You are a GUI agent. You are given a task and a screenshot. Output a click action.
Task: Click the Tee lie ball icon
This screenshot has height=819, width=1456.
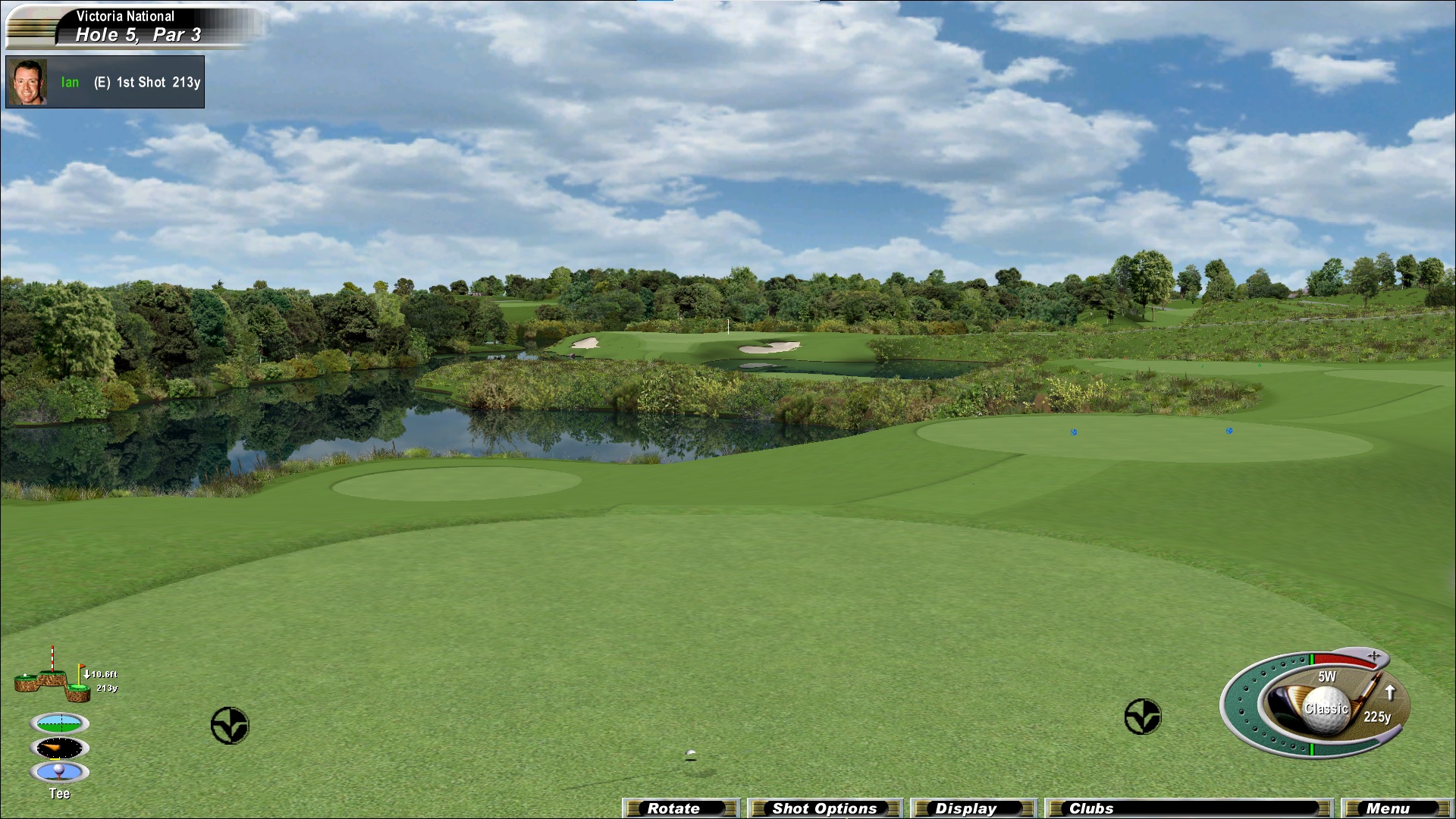click(x=59, y=772)
